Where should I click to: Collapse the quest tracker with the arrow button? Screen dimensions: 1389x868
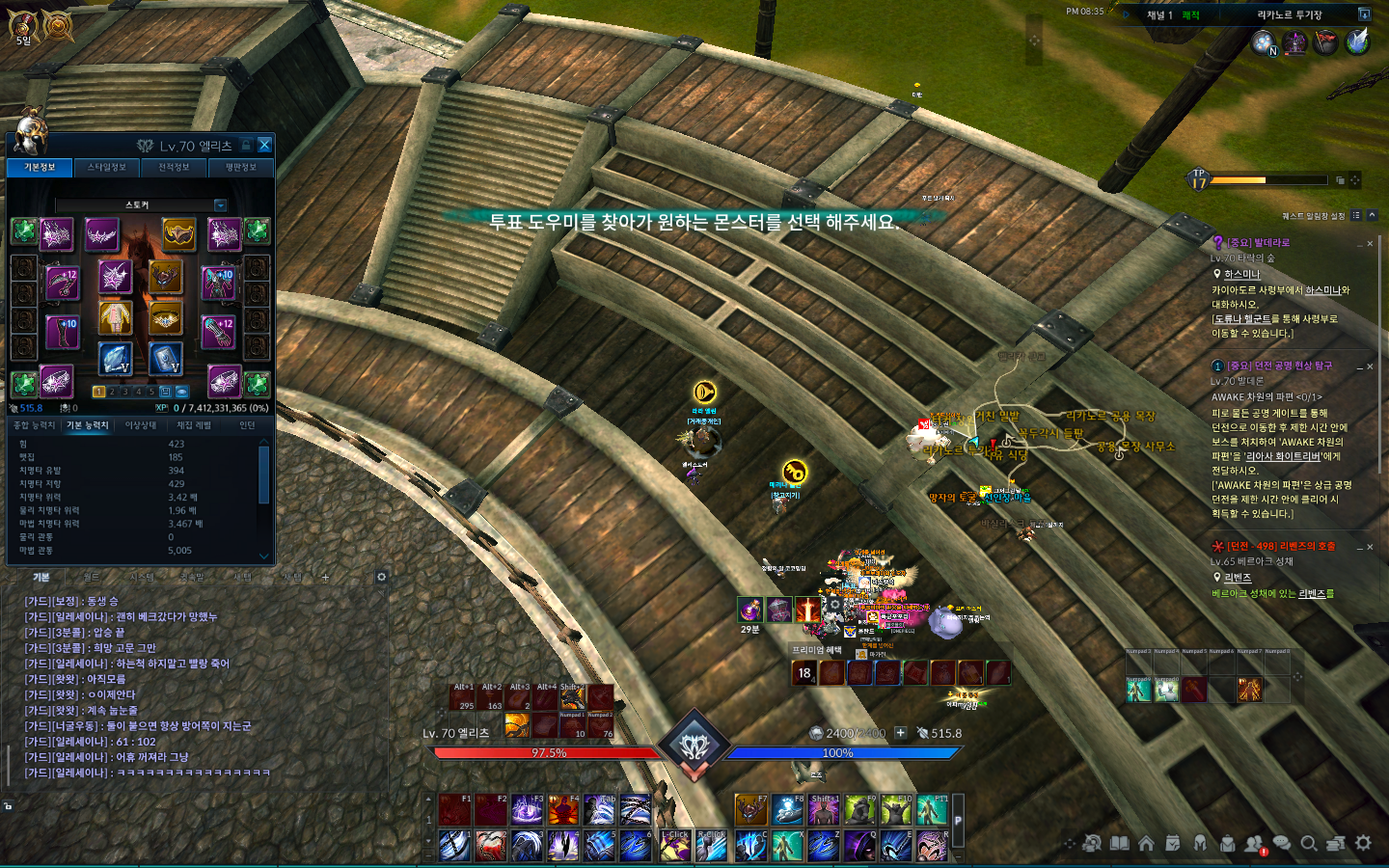click(x=1372, y=215)
